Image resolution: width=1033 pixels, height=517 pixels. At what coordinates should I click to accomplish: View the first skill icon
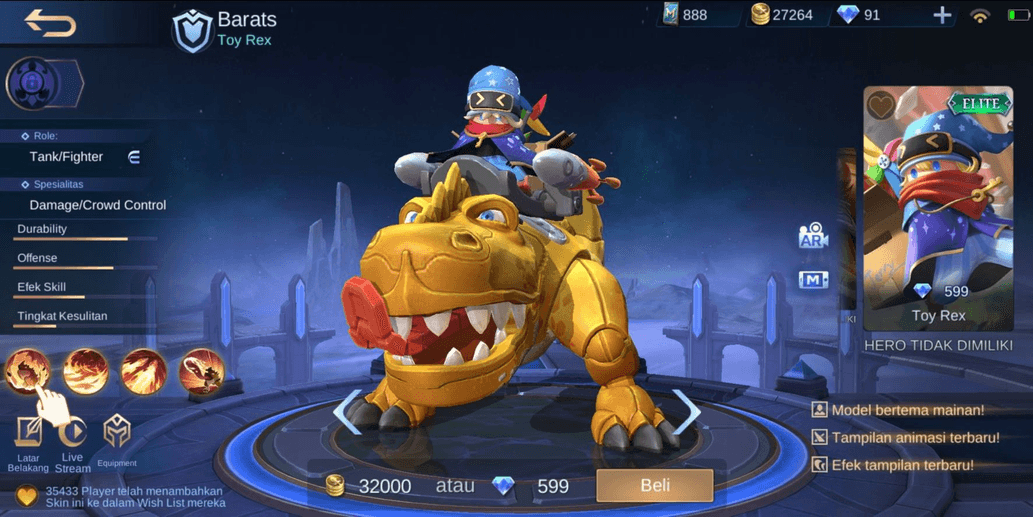pyautogui.click(x=28, y=371)
